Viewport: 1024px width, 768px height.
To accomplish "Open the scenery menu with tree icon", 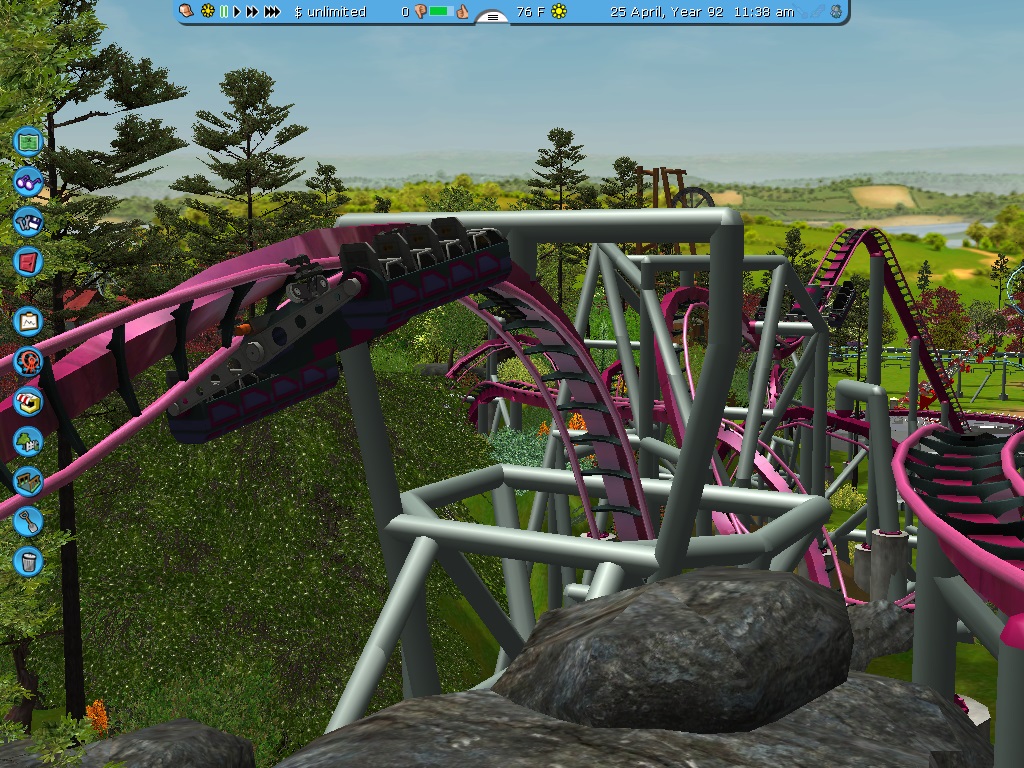I will click(28, 441).
